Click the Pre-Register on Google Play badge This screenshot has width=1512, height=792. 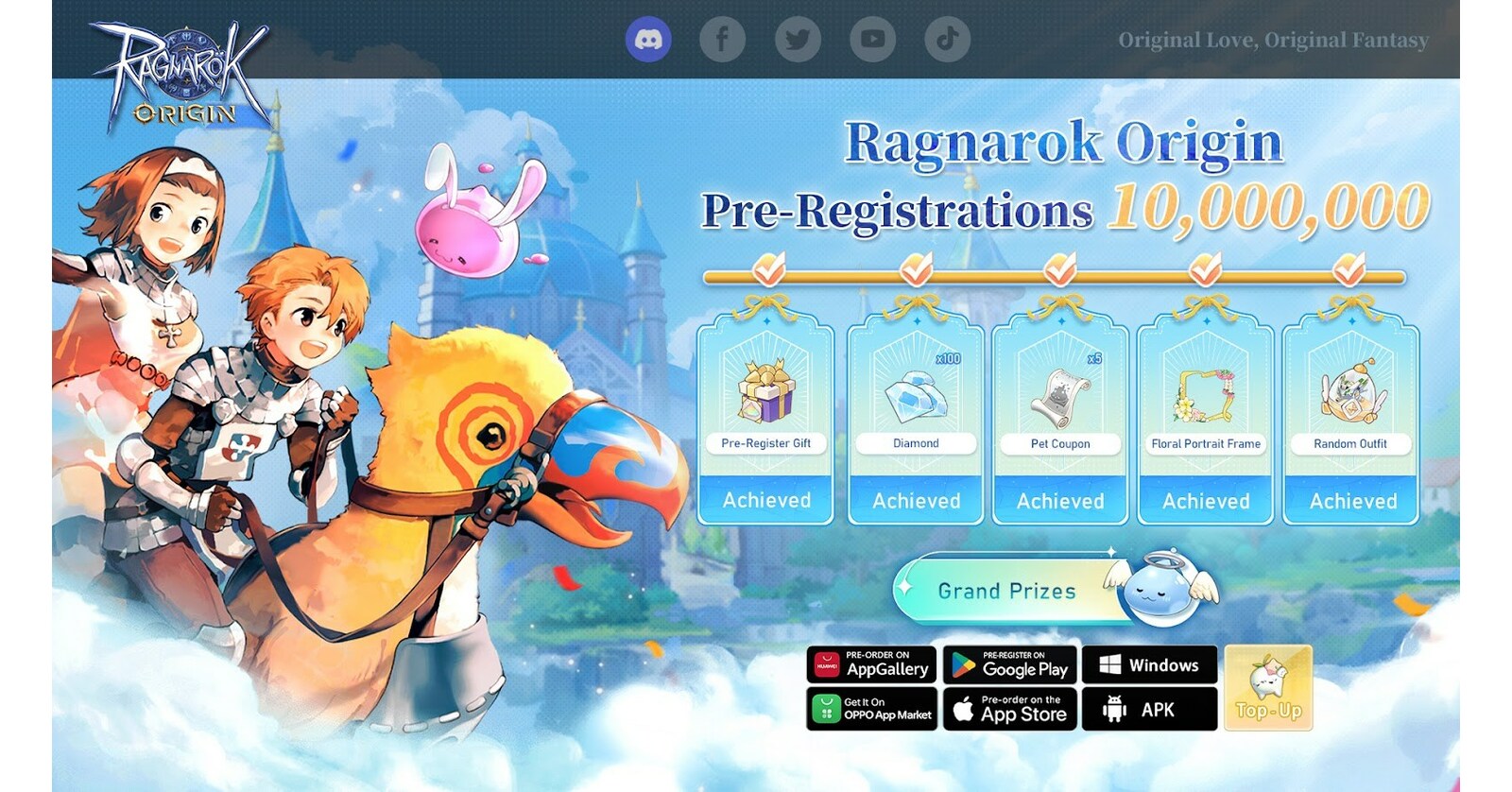[1010, 664]
